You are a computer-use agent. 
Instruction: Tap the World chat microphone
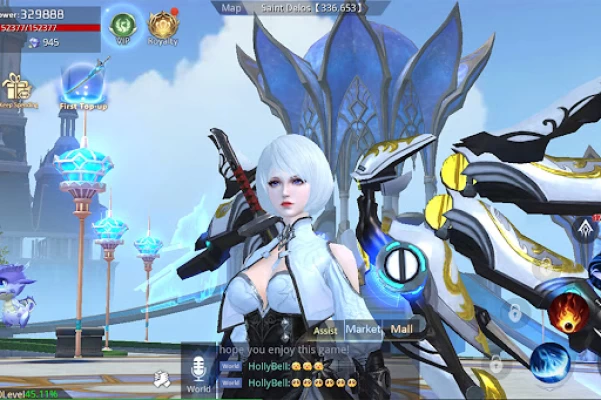[x=198, y=368]
